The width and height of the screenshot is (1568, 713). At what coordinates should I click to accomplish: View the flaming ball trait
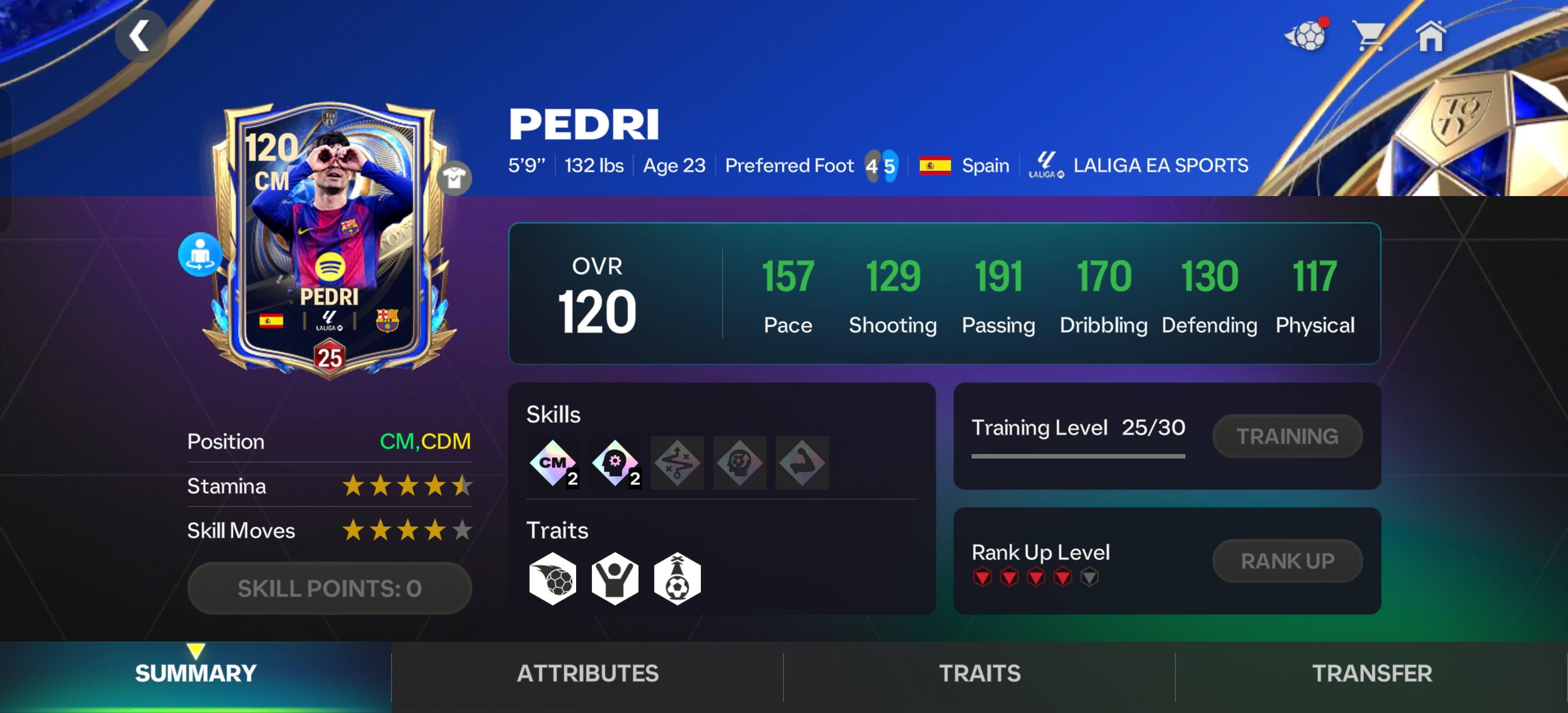[553, 578]
